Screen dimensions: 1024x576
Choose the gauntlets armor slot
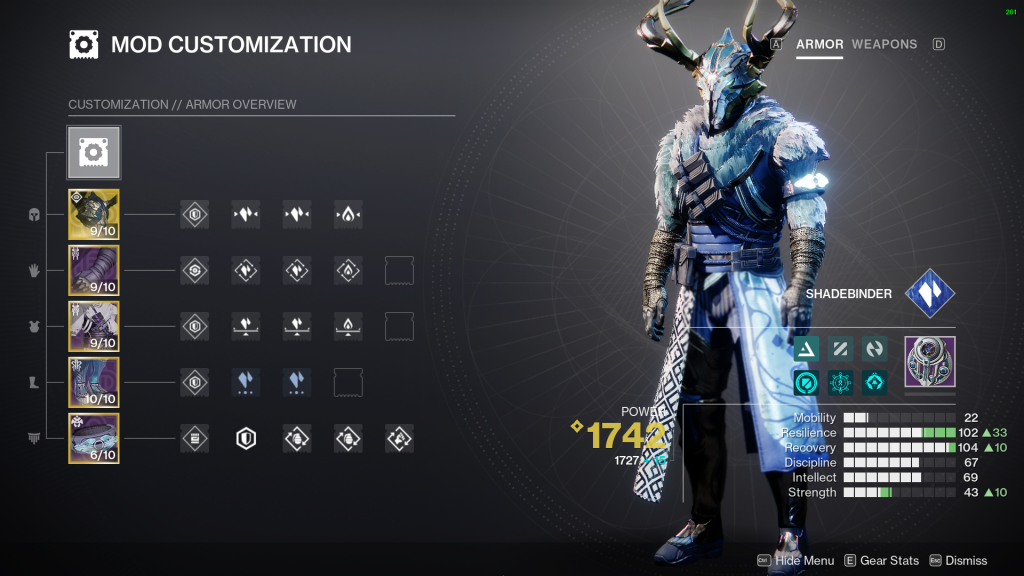click(x=94, y=270)
